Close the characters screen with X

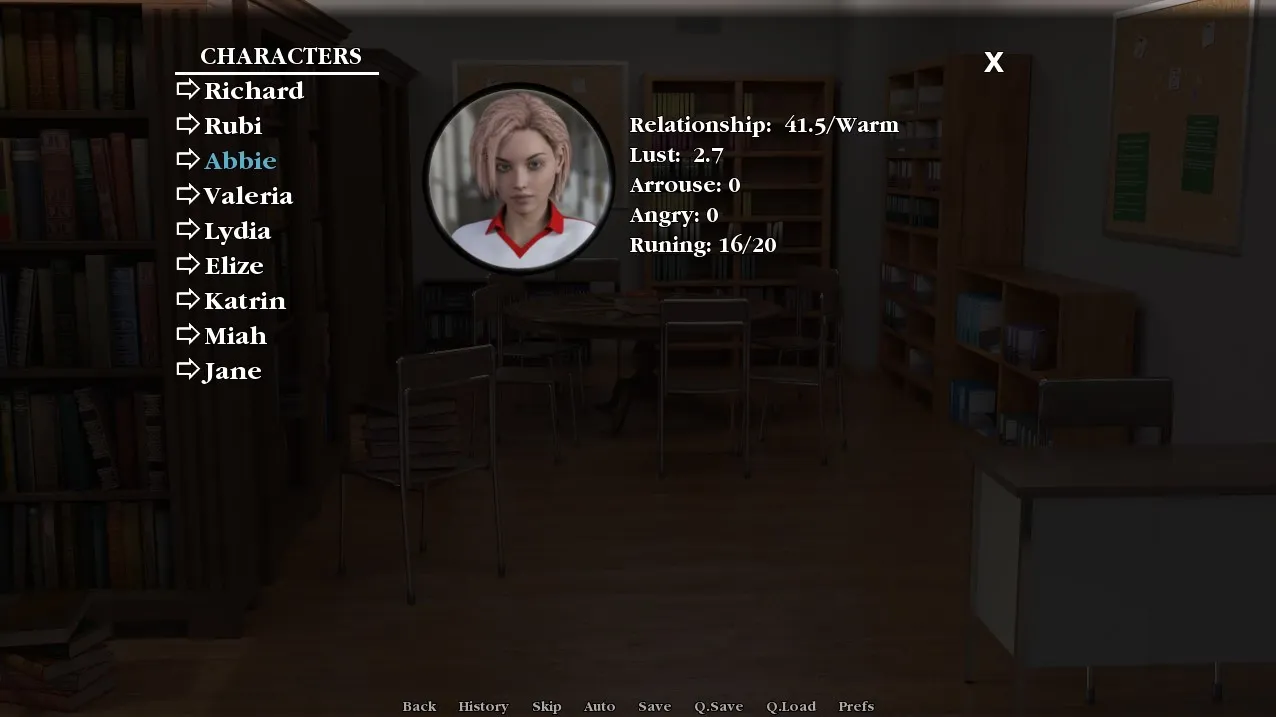coord(993,62)
